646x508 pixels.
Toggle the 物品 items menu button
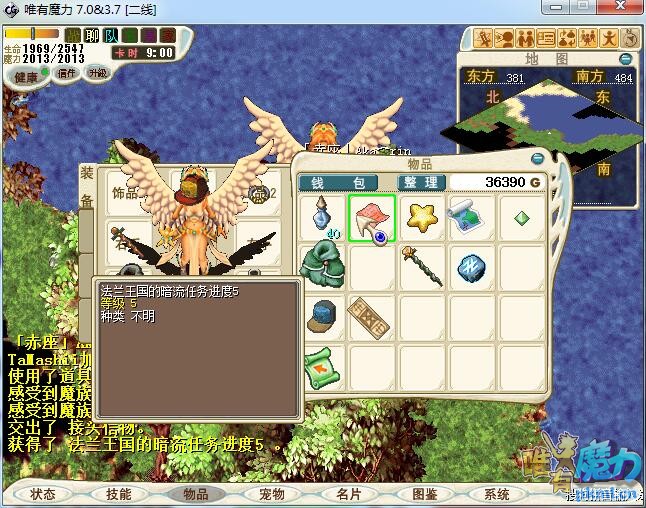point(195,494)
